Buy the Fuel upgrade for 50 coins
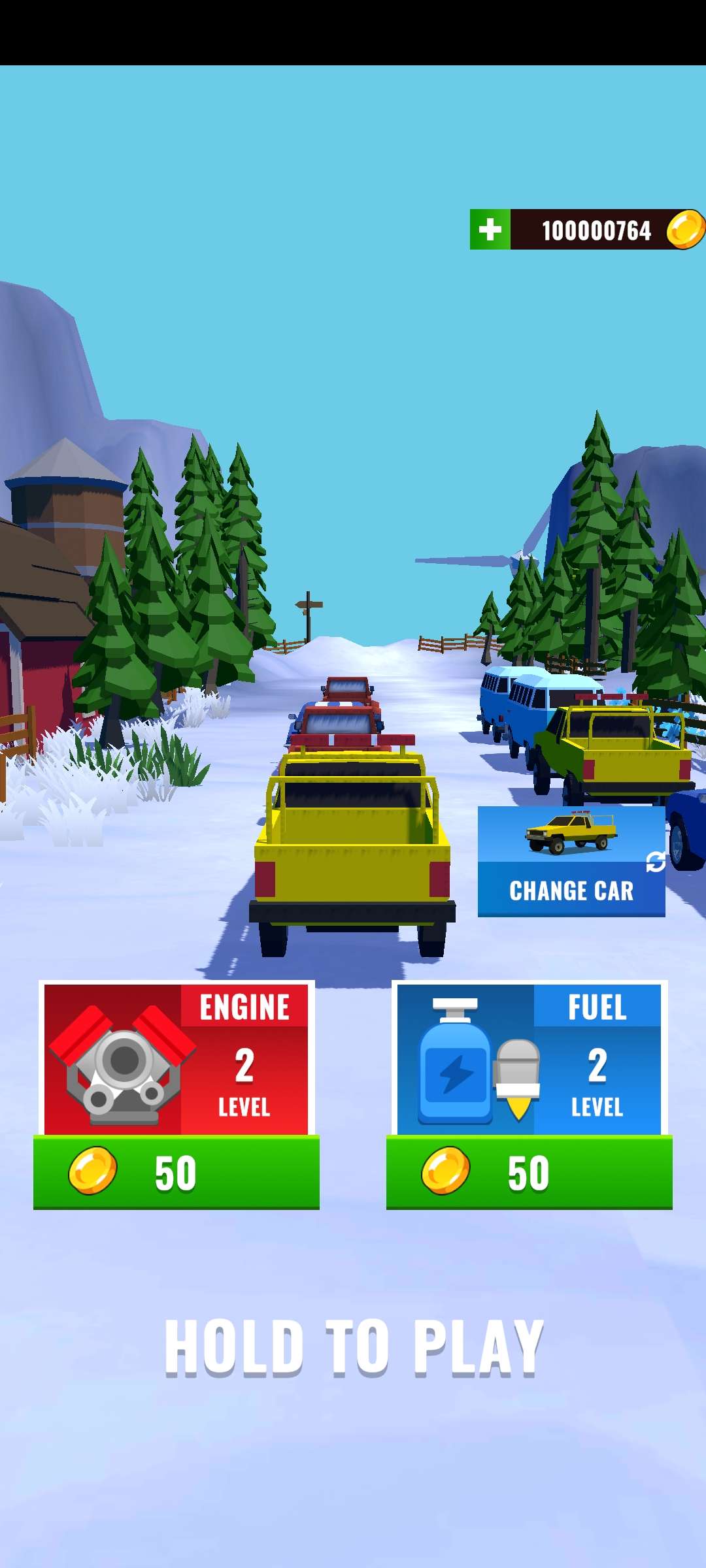Screen dimensions: 706x1568 (529, 1172)
